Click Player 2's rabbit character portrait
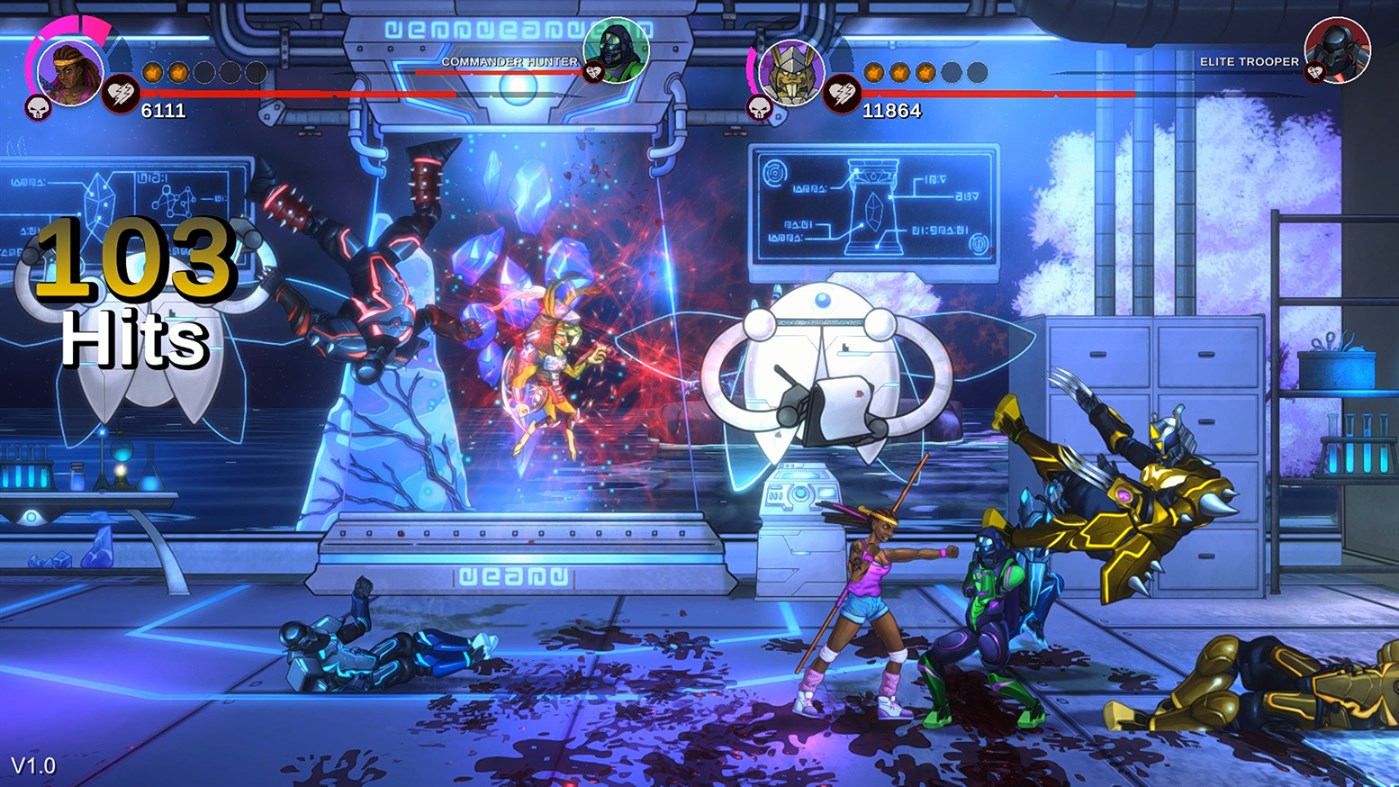 coord(791,70)
